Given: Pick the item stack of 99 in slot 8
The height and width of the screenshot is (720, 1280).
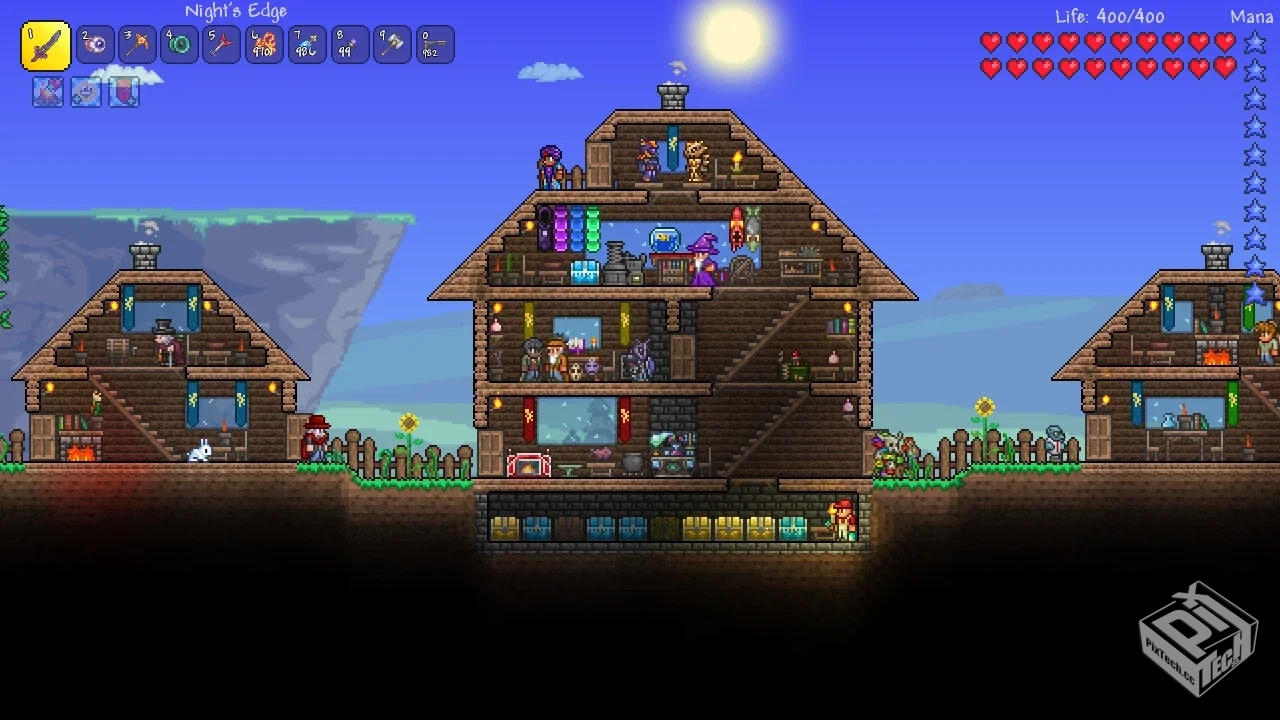Looking at the screenshot, I should tap(350, 45).
